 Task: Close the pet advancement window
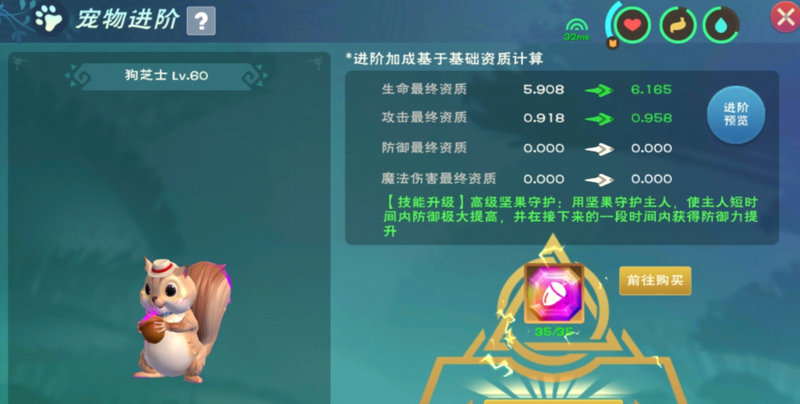[783, 16]
